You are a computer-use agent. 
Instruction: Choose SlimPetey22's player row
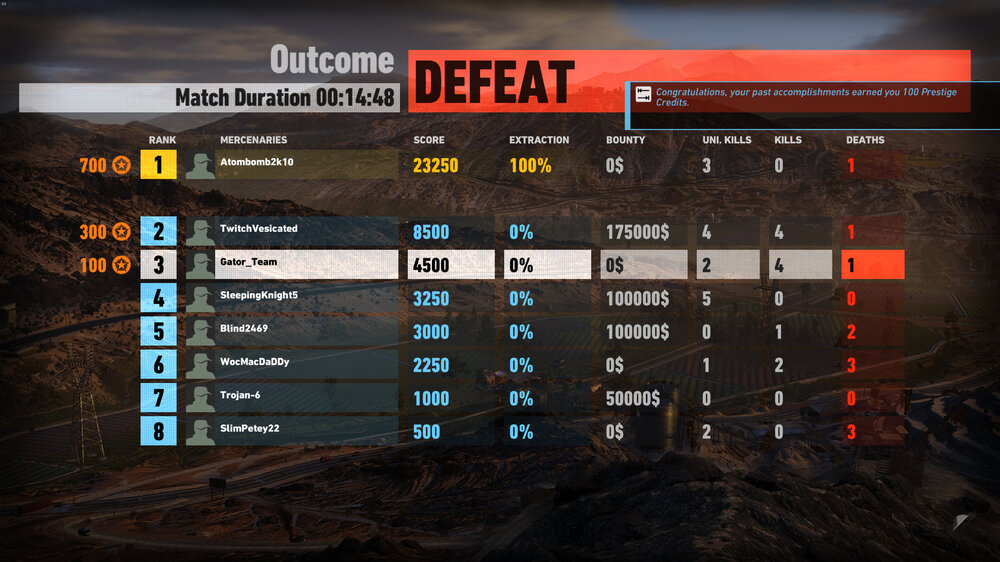[x=290, y=431]
